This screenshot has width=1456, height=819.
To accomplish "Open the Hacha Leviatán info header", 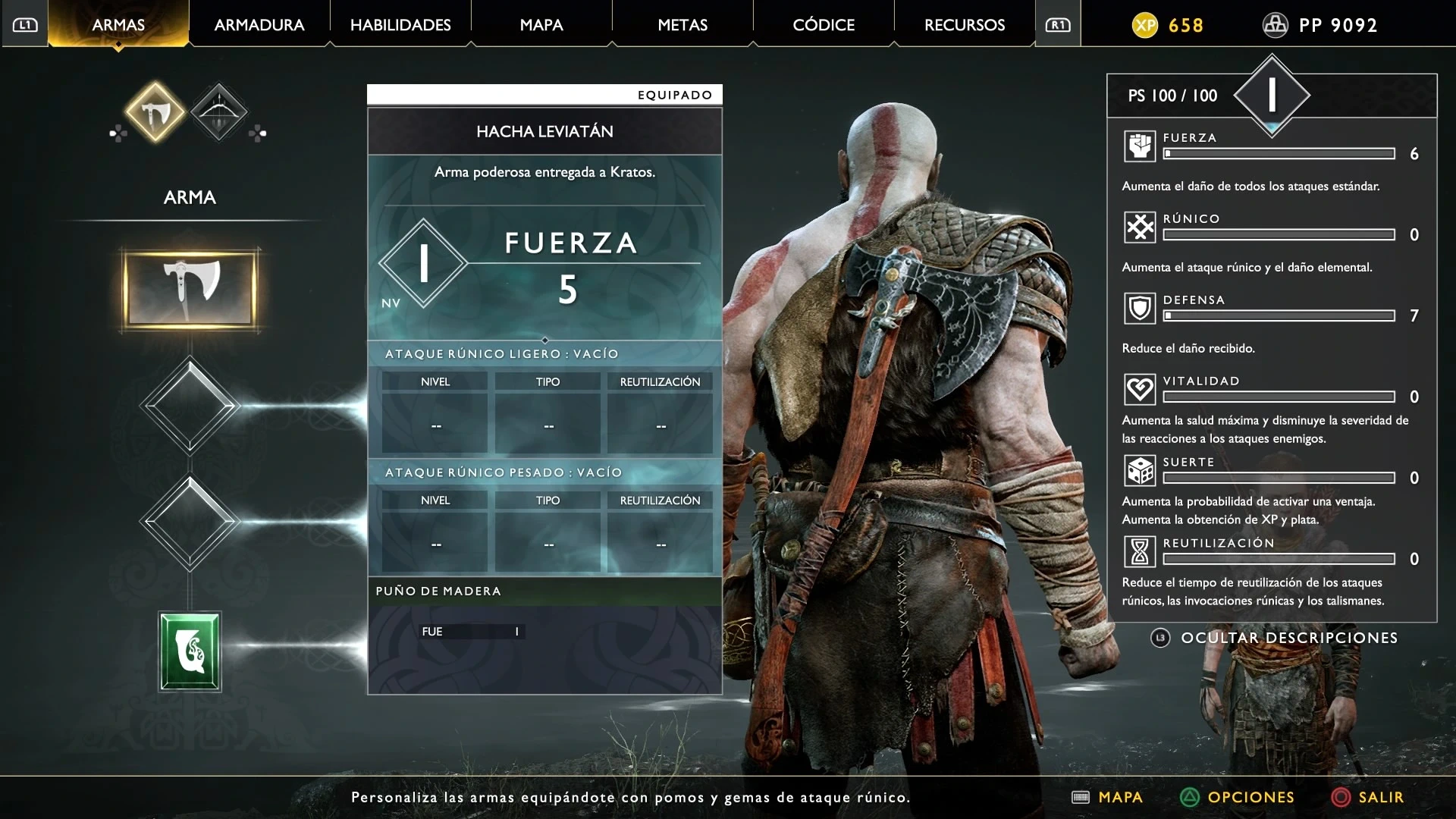I will (544, 131).
